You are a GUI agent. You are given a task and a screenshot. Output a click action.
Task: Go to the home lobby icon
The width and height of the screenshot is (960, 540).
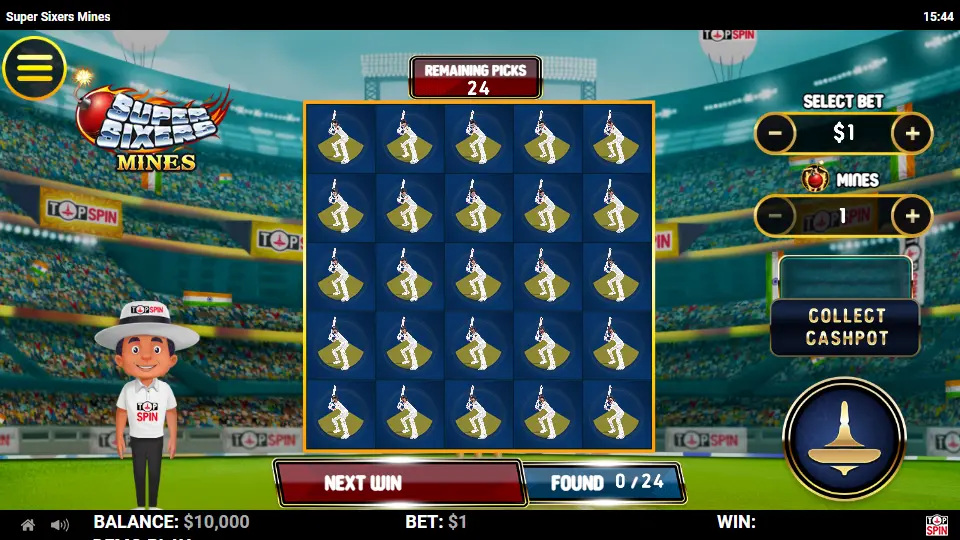(28, 525)
